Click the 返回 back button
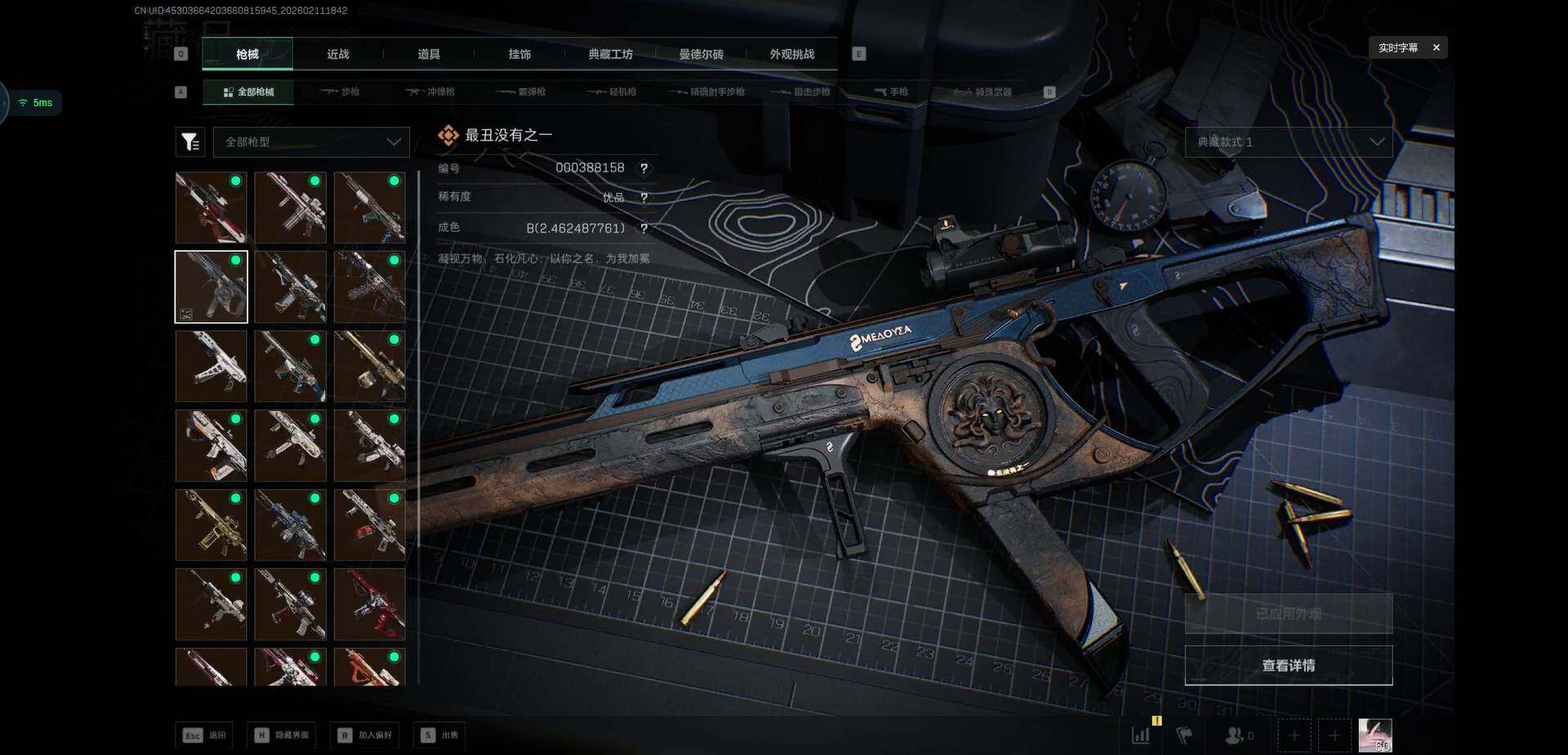1568x755 pixels. [x=204, y=735]
